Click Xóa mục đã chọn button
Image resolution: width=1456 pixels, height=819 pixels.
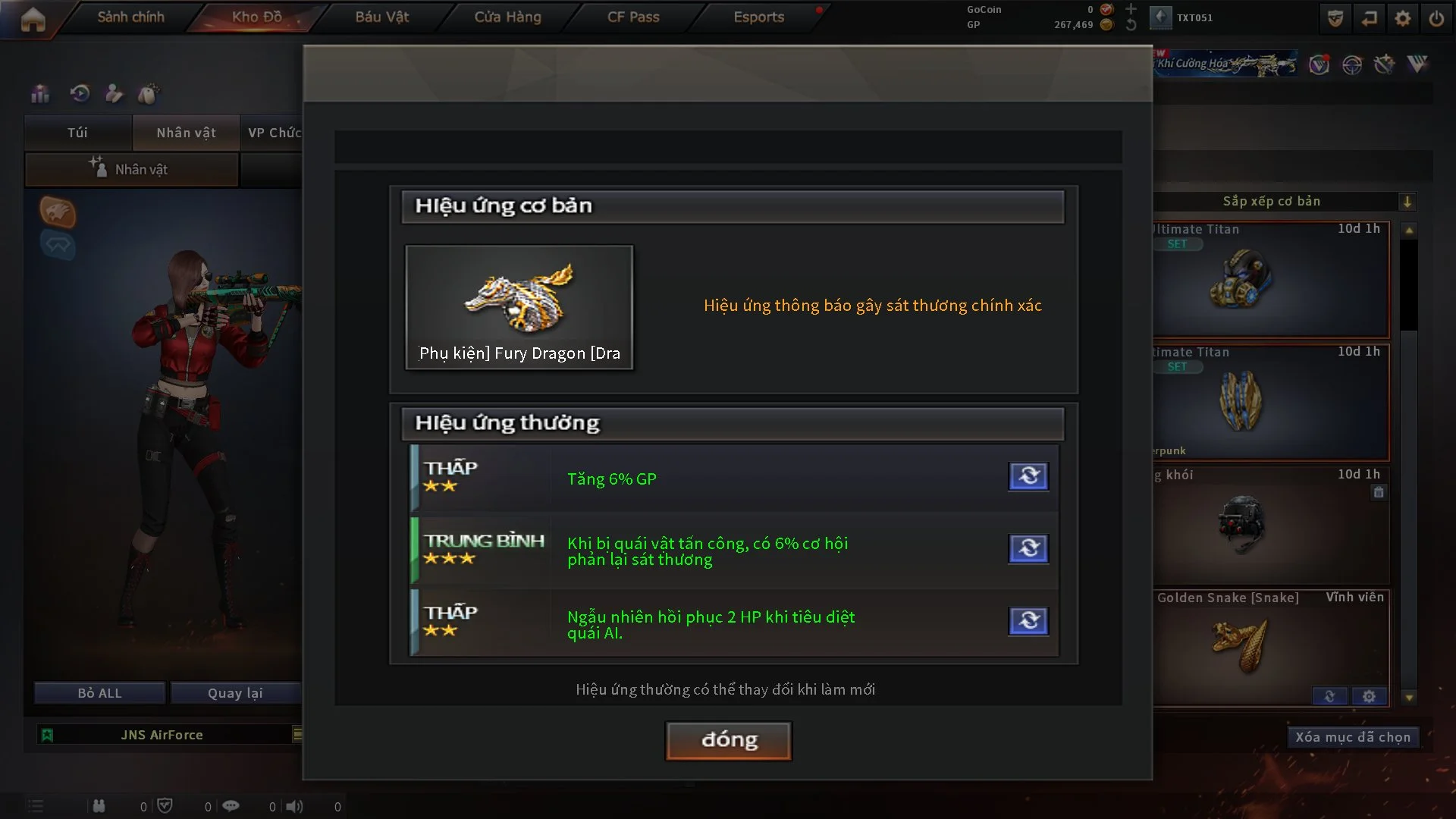point(1352,737)
